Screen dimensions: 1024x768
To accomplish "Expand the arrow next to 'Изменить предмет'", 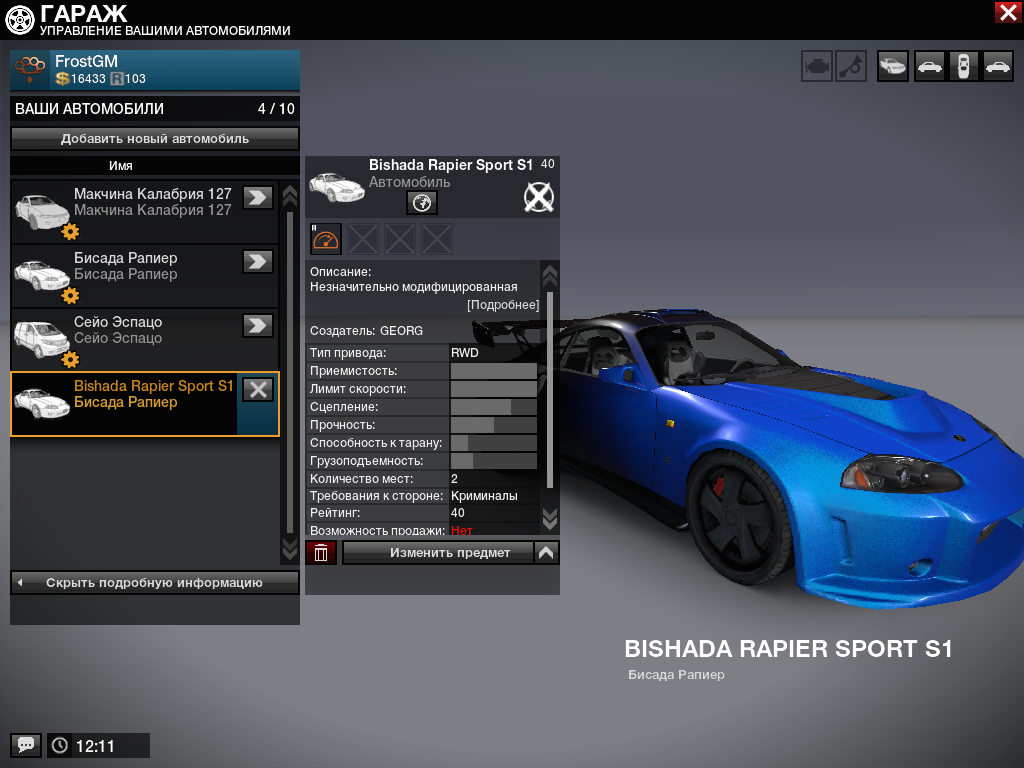I will coord(546,552).
